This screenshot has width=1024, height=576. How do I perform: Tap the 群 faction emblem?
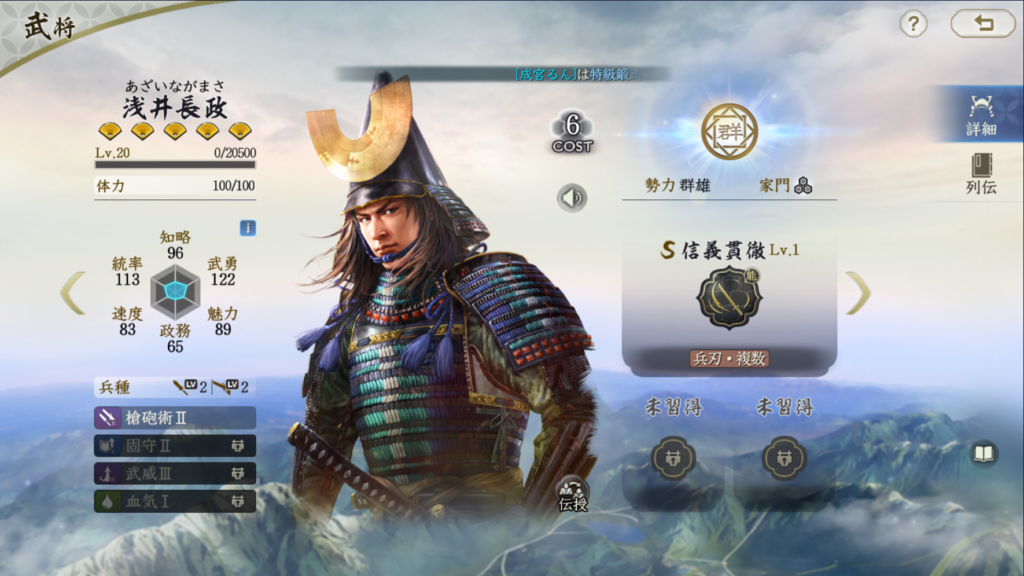pyautogui.click(x=729, y=131)
